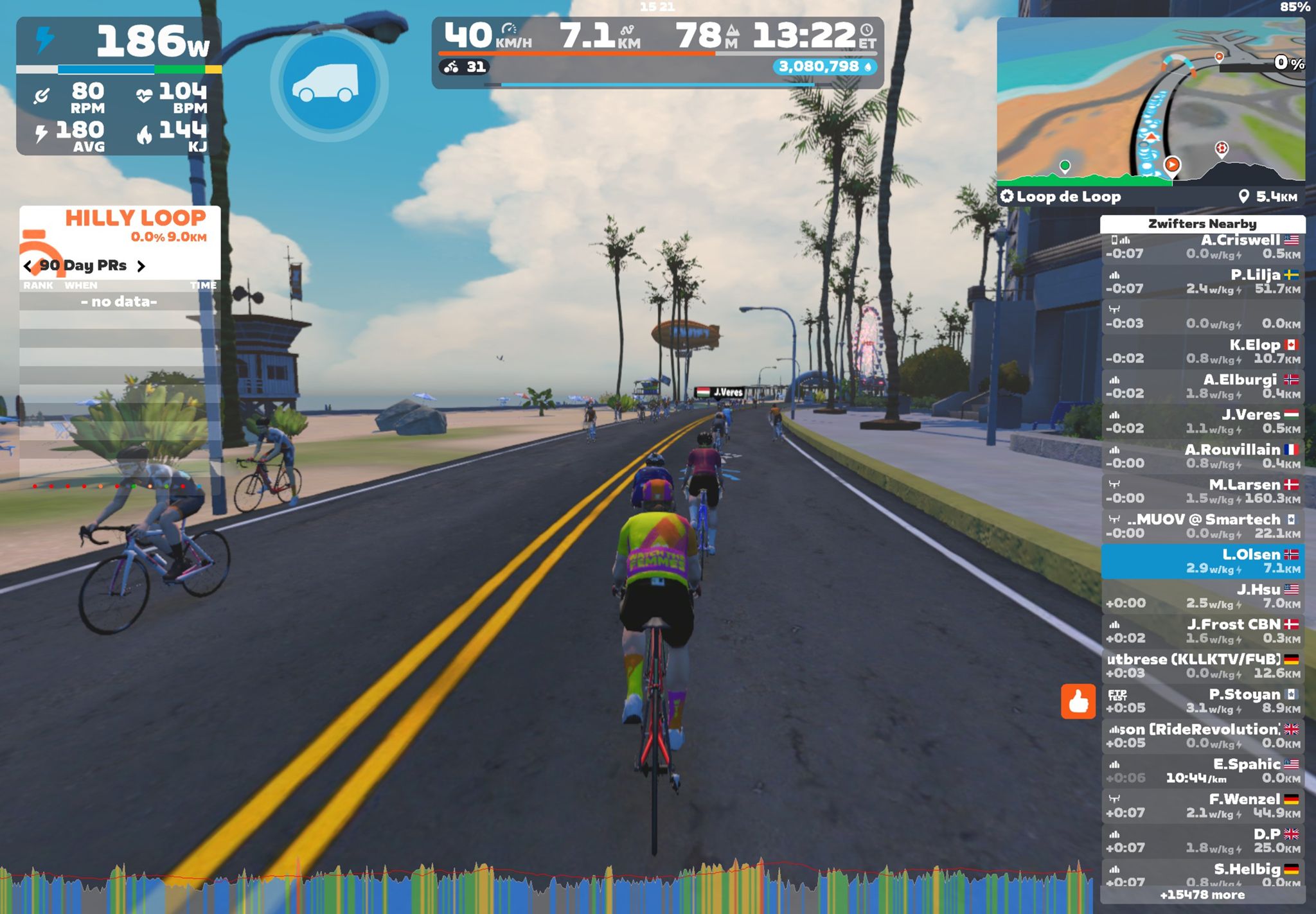Expand the +15478 more riders row
This screenshot has width=1316, height=914.
1202,895
